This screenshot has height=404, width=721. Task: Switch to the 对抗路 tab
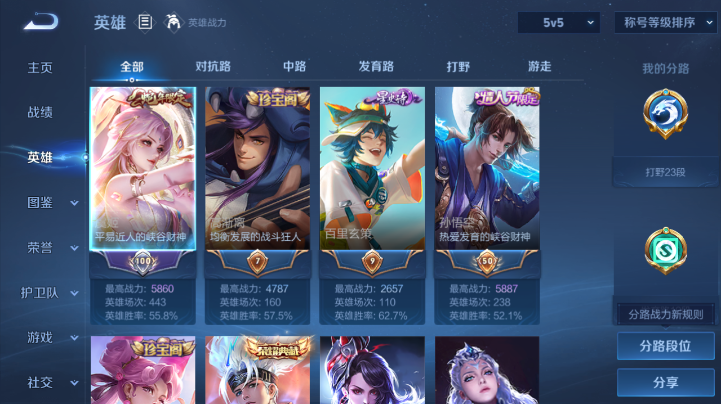[213, 67]
